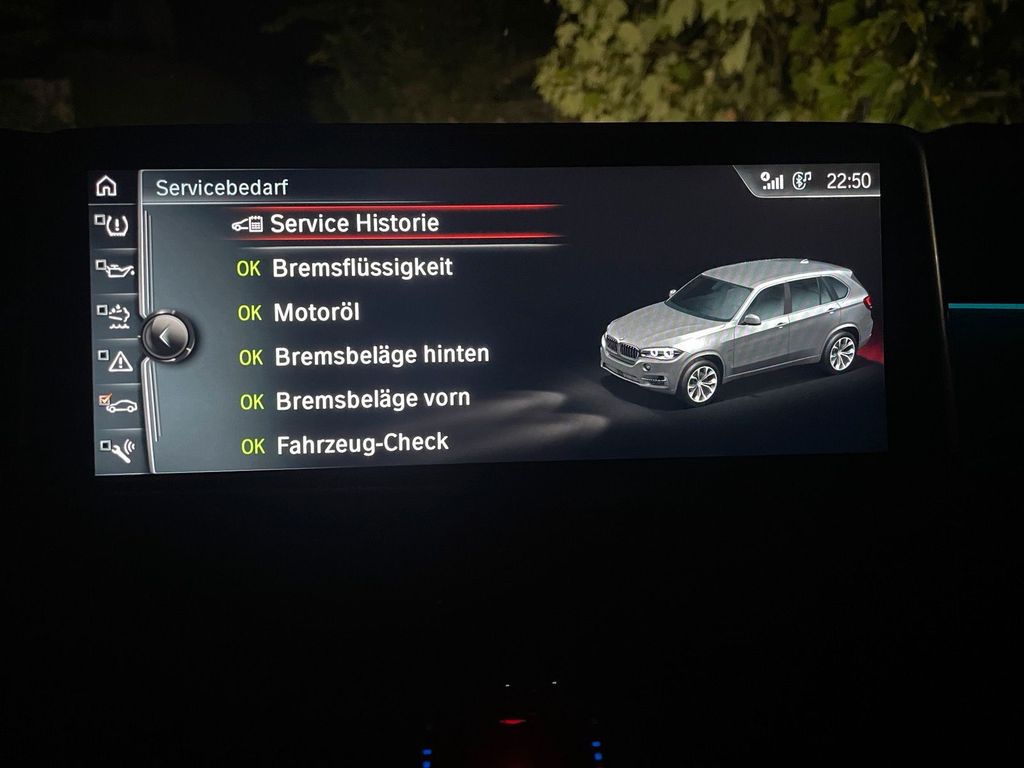Open Bremsbeläge hinten status
The height and width of the screenshot is (768, 1024).
point(381,355)
